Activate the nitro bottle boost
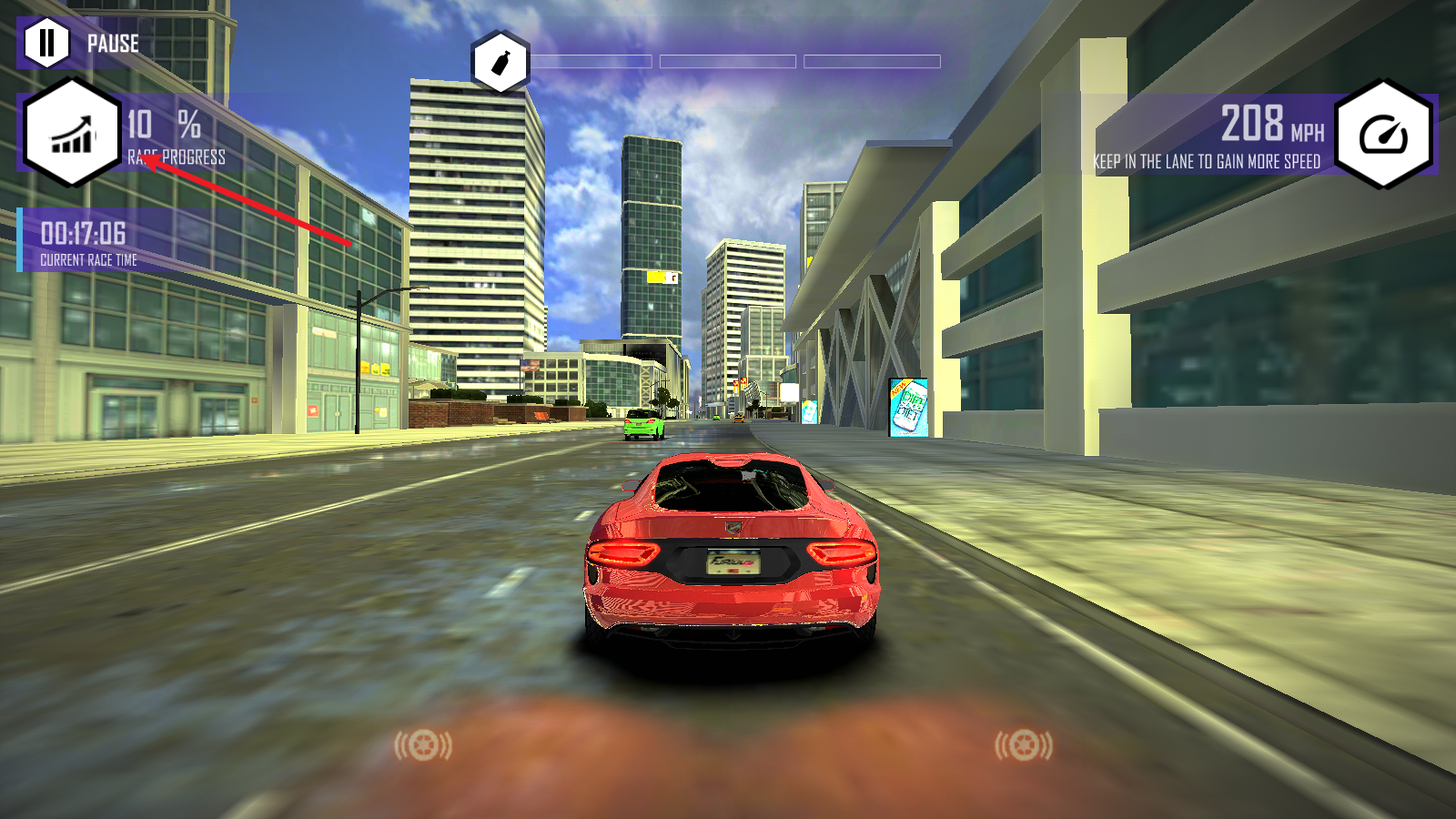This screenshot has height=819, width=1456. point(500,63)
